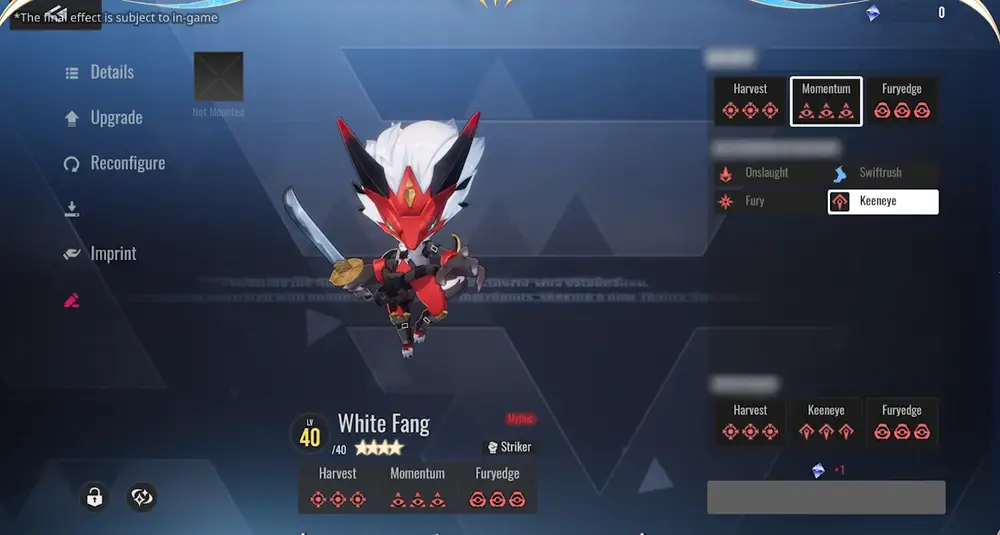Viewport: 1000px width, 535px height.
Task: Click the download arrow icon in side menu
Action: coord(72,209)
